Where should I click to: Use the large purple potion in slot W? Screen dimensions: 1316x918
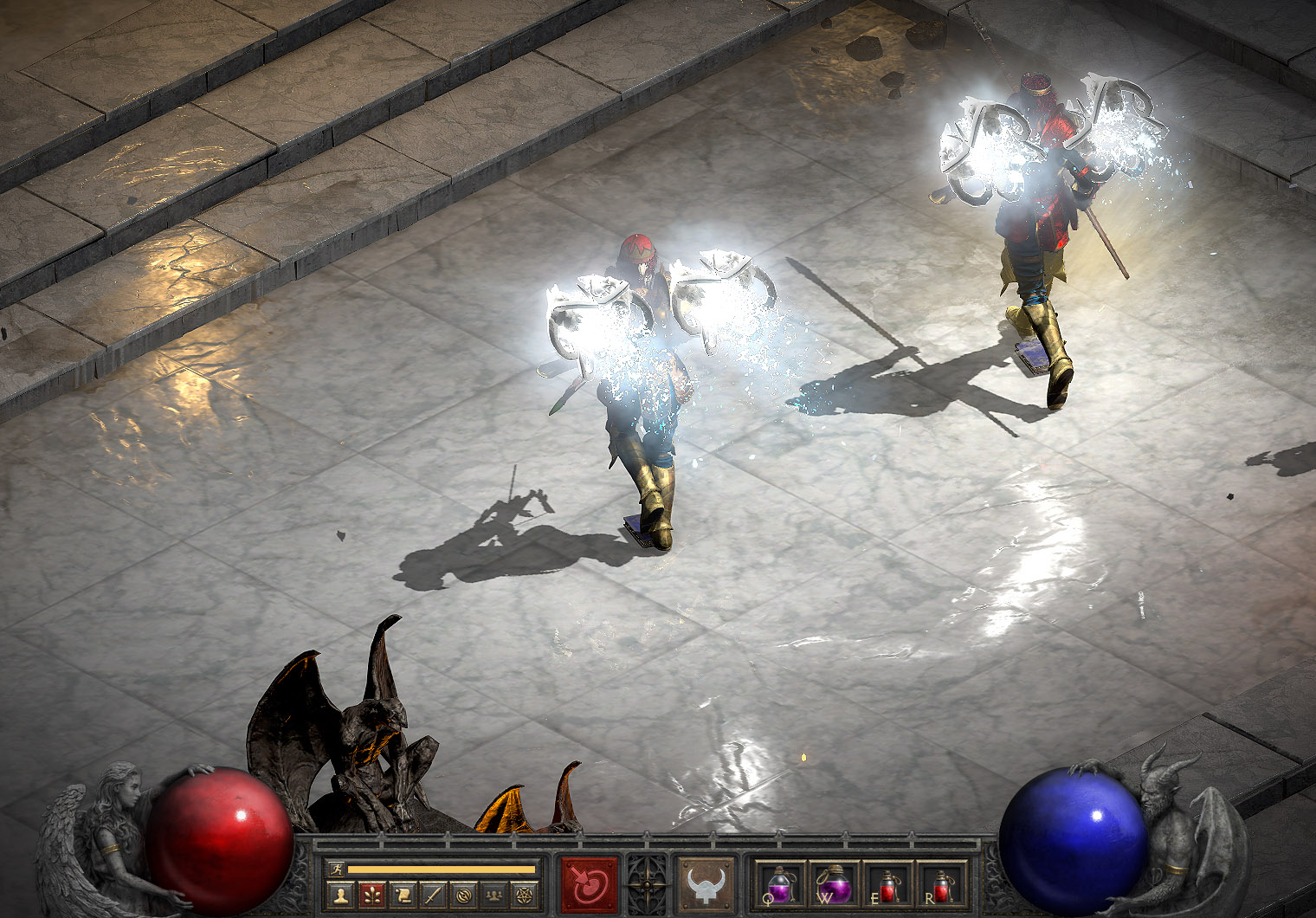(834, 884)
